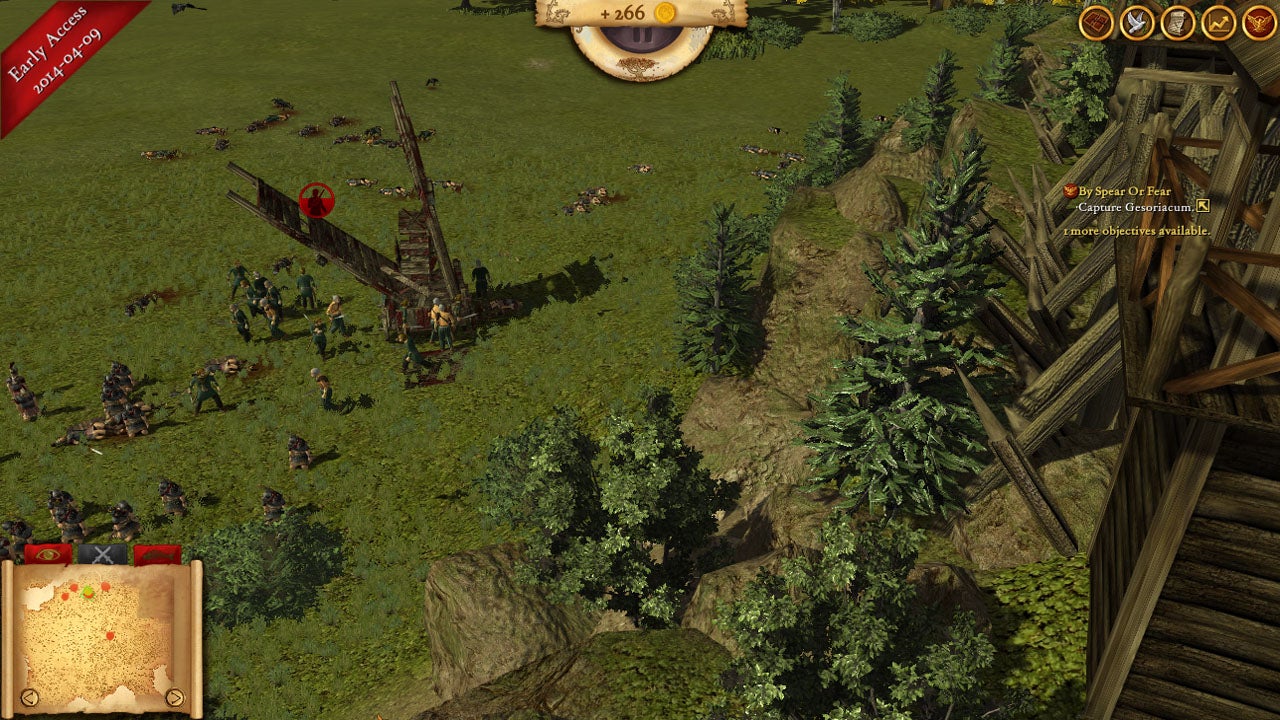1280x720 pixels.
Task: Pause the game with the pause button
Action: pos(642,38)
